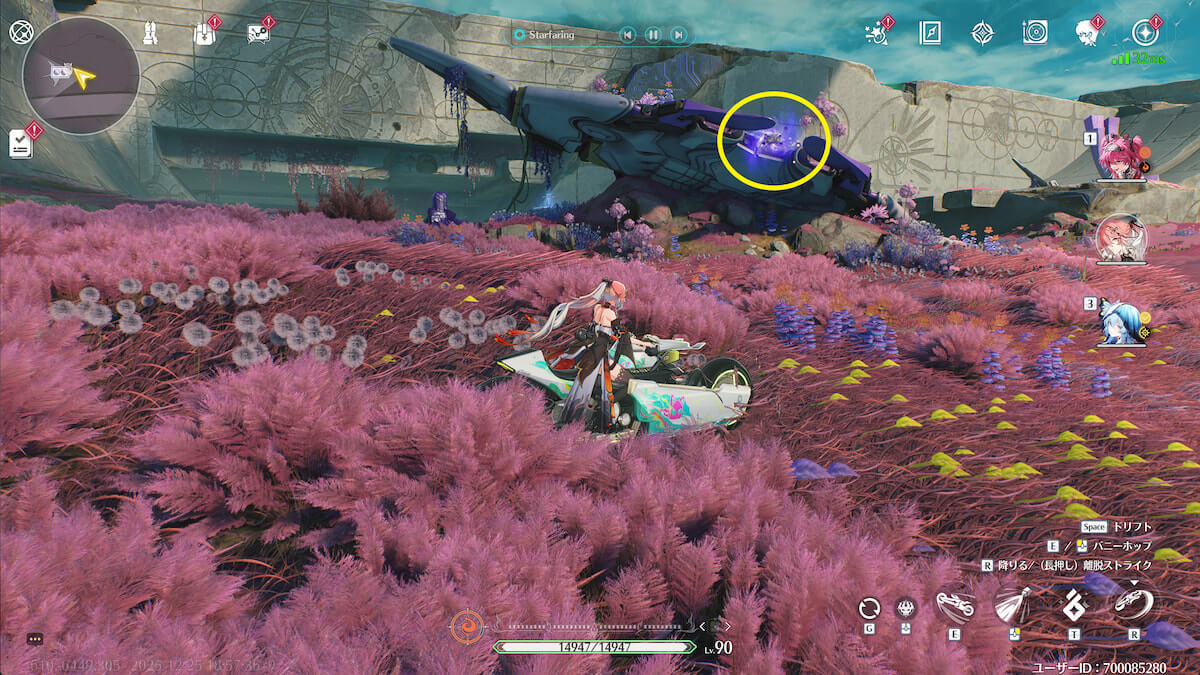This screenshot has height=675, width=1200.
Task: Open the compass guidebook icon
Action: 930,33
